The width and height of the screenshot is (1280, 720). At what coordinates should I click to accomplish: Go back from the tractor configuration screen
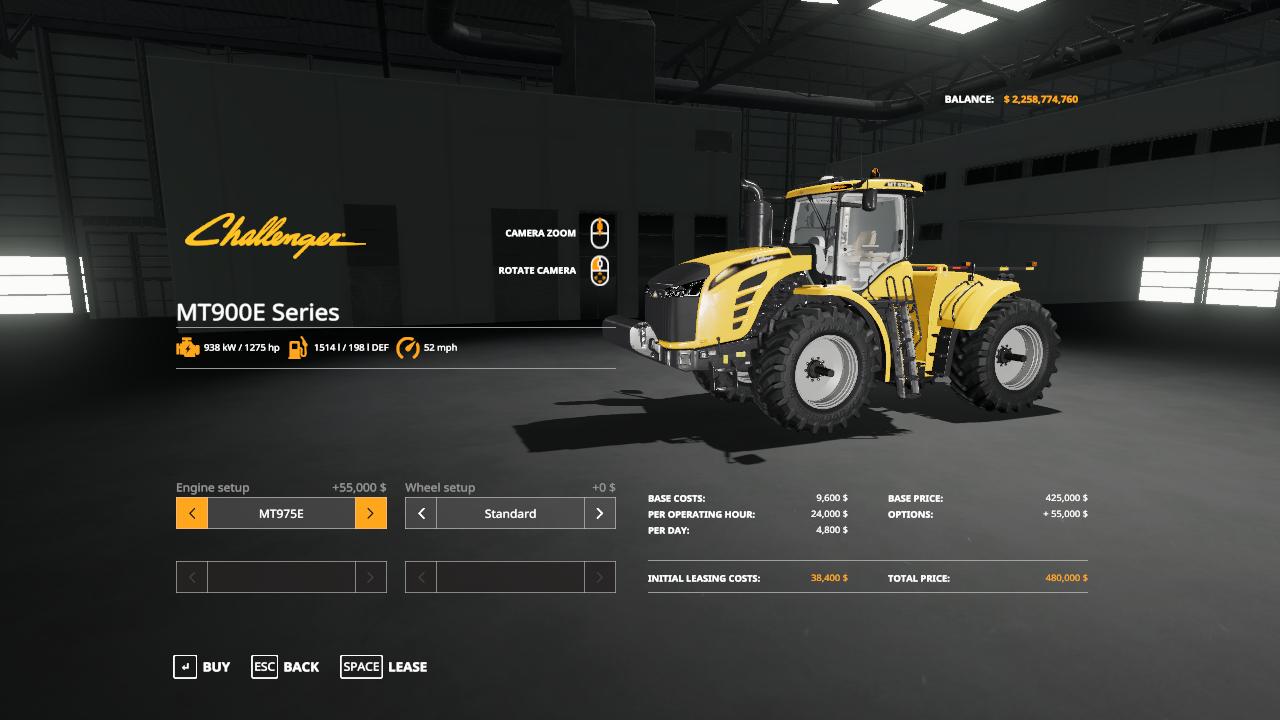point(286,667)
